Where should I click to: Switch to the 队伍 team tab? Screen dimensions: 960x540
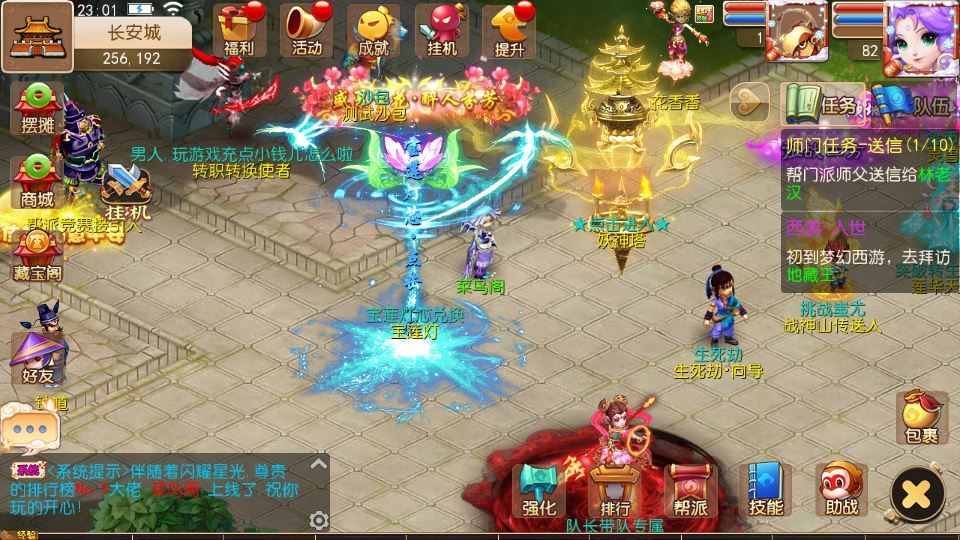click(918, 104)
